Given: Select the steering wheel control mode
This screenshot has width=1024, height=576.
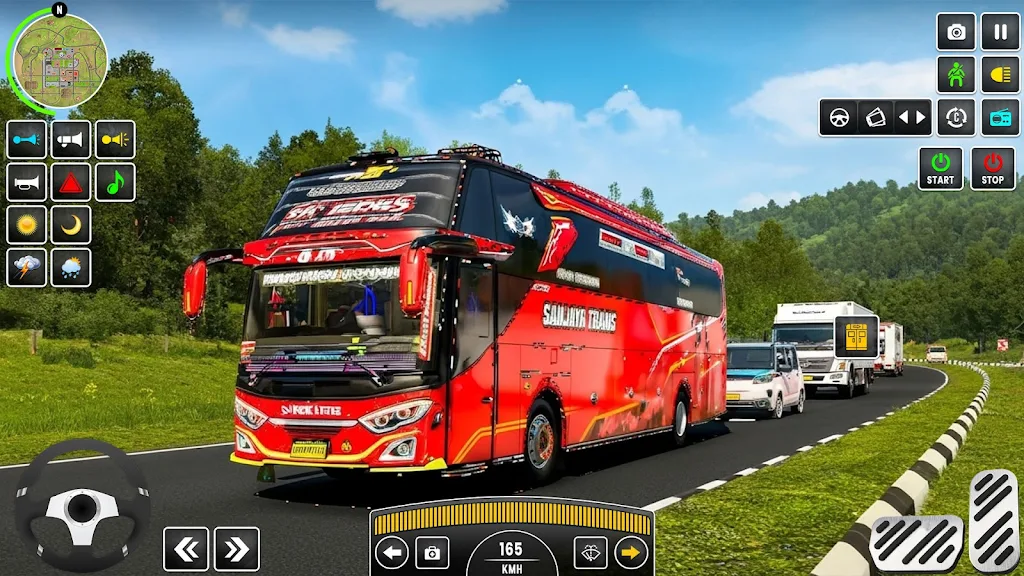Looking at the screenshot, I should tap(840, 117).
